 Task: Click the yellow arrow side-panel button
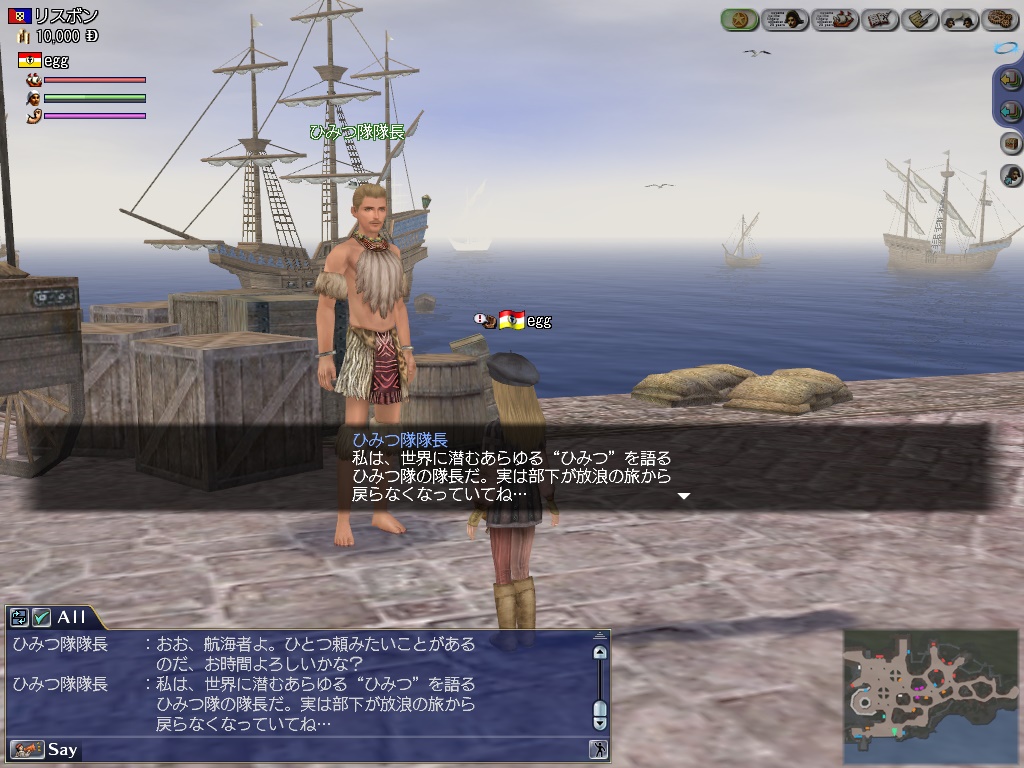coord(1011,81)
